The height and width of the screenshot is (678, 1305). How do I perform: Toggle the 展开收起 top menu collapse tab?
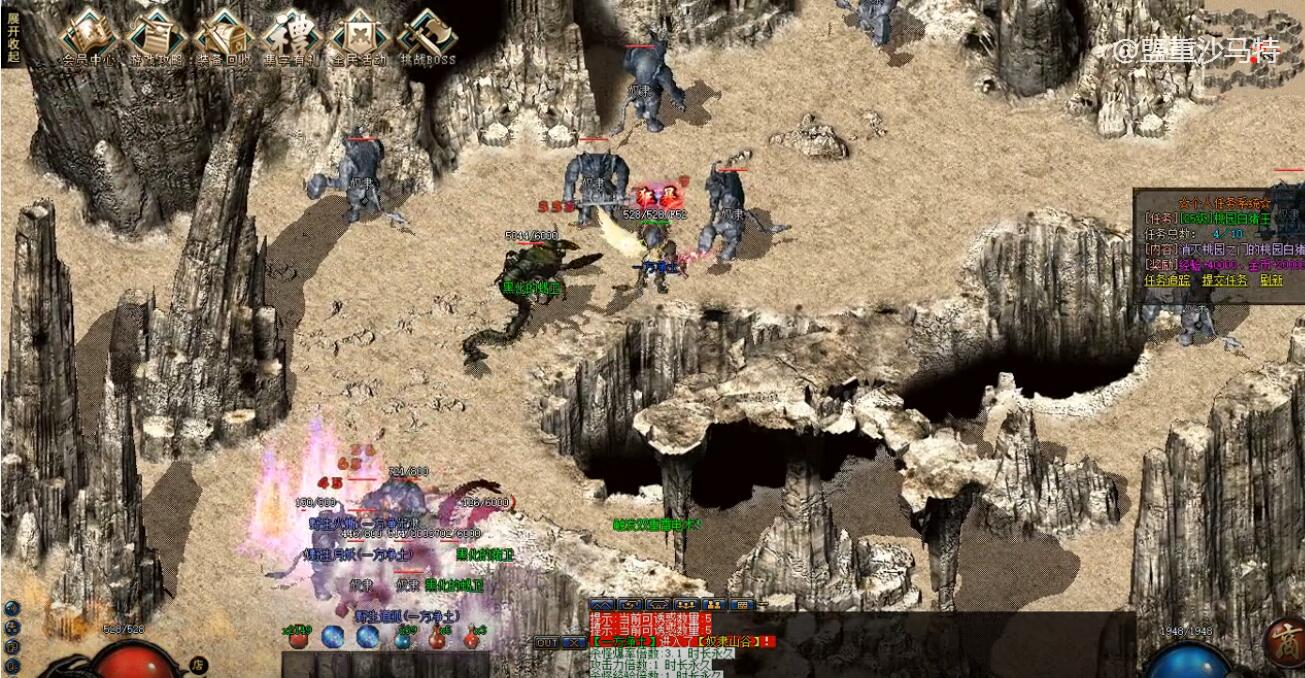12,37
